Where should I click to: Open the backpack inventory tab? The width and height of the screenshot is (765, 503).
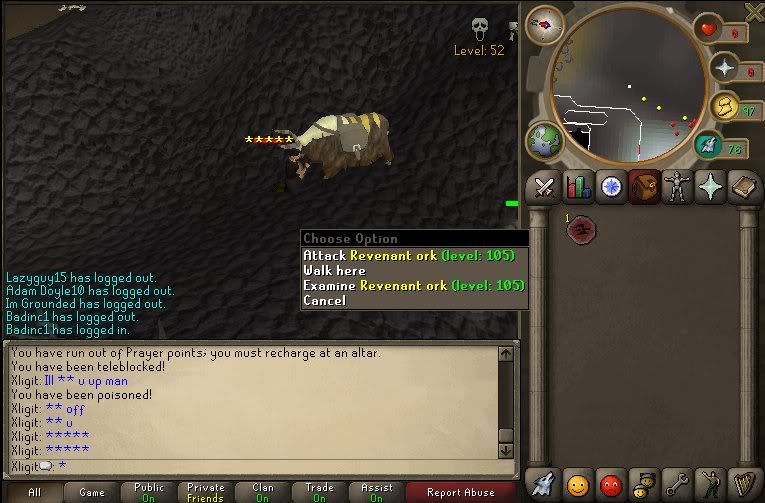(643, 187)
